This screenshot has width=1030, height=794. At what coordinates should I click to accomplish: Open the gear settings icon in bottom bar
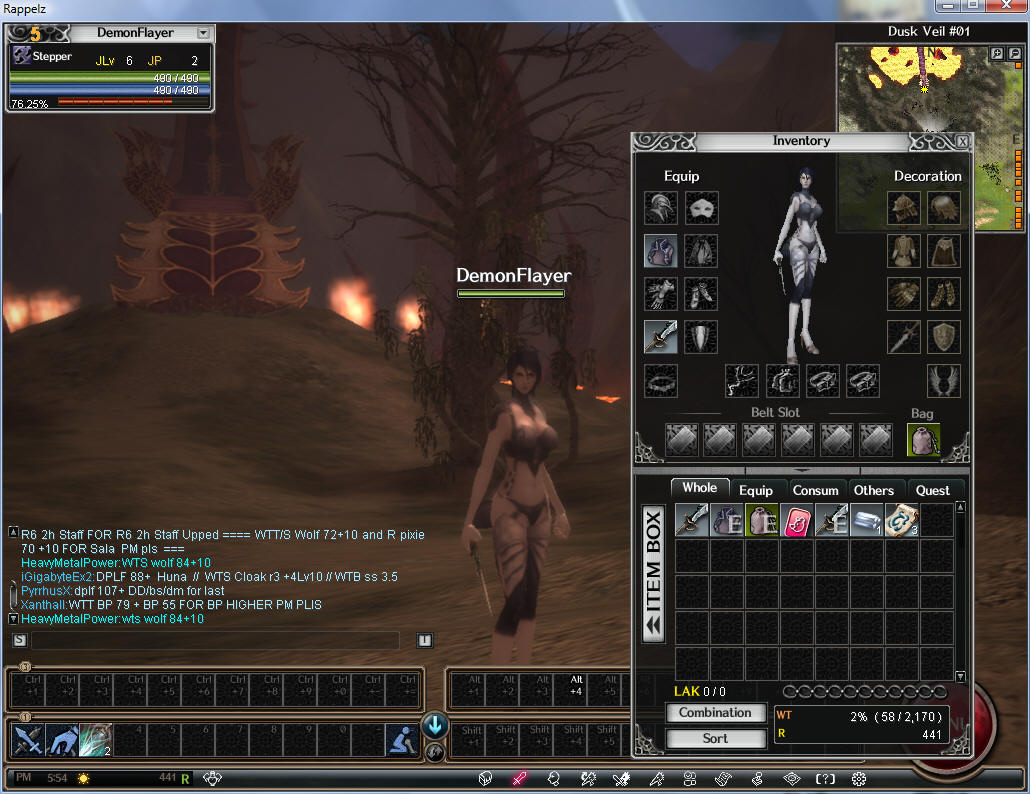click(858, 778)
